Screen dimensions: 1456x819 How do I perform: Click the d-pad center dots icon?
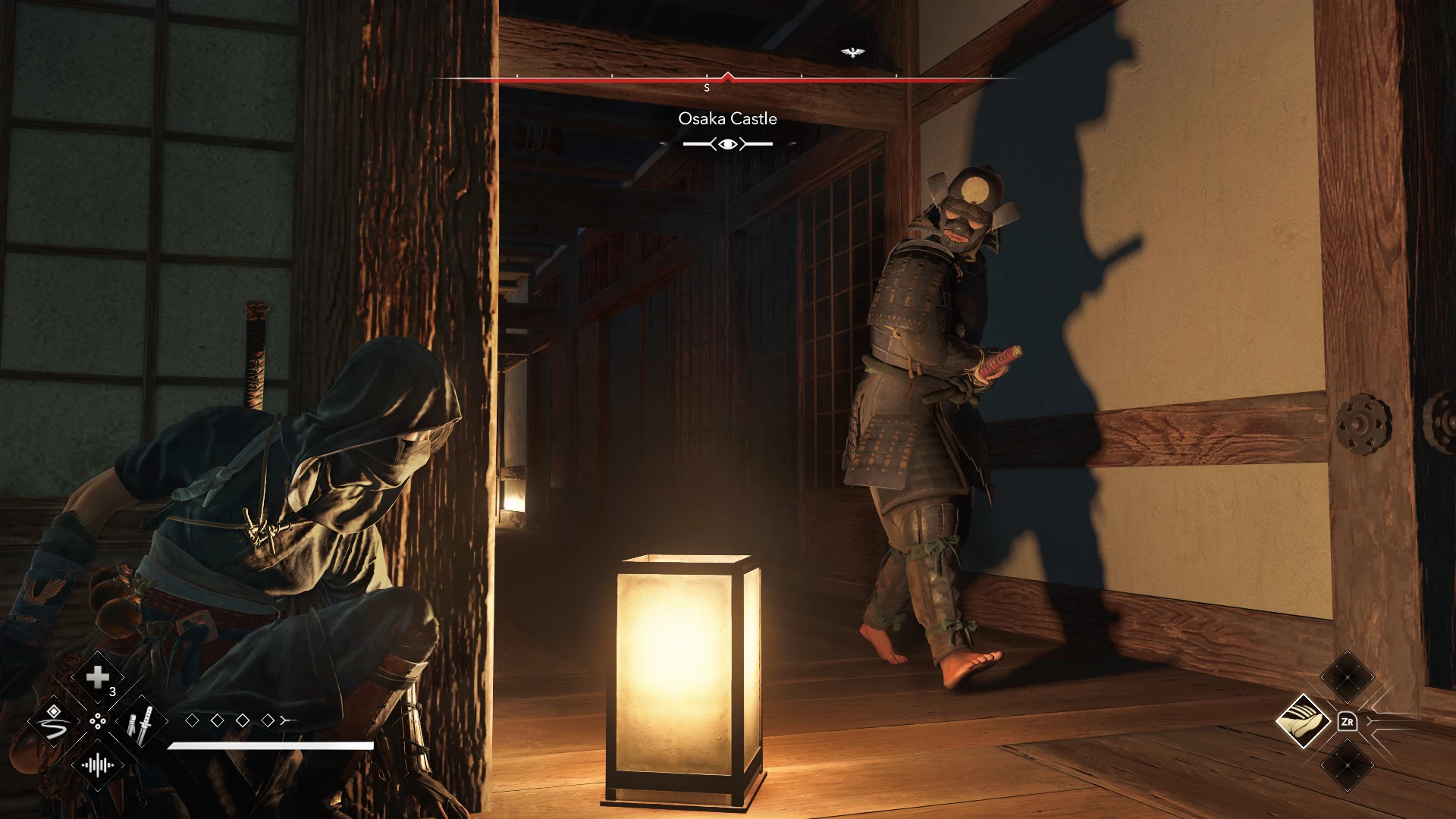[x=98, y=721]
